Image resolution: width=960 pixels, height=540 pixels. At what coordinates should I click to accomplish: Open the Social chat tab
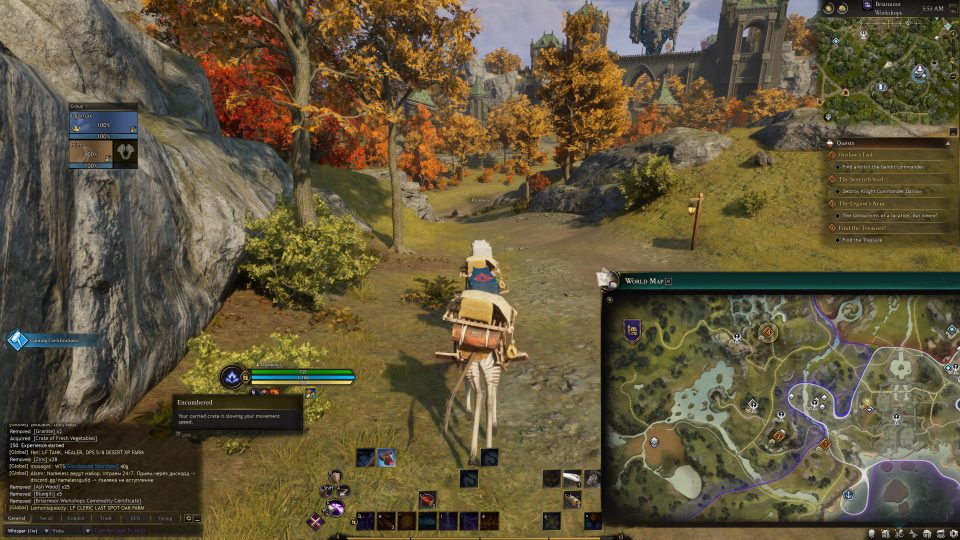[46, 518]
